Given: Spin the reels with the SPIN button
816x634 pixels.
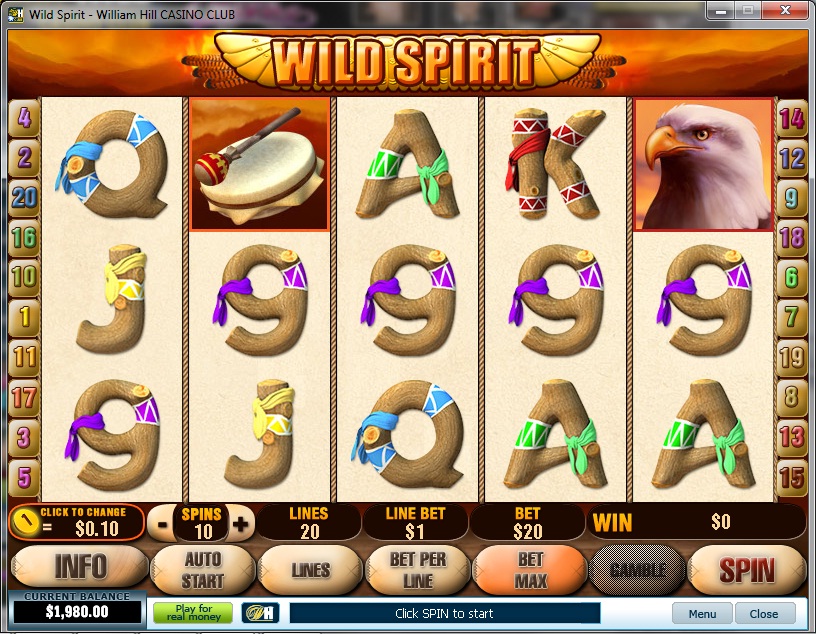Looking at the screenshot, I should tap(747, 570).
